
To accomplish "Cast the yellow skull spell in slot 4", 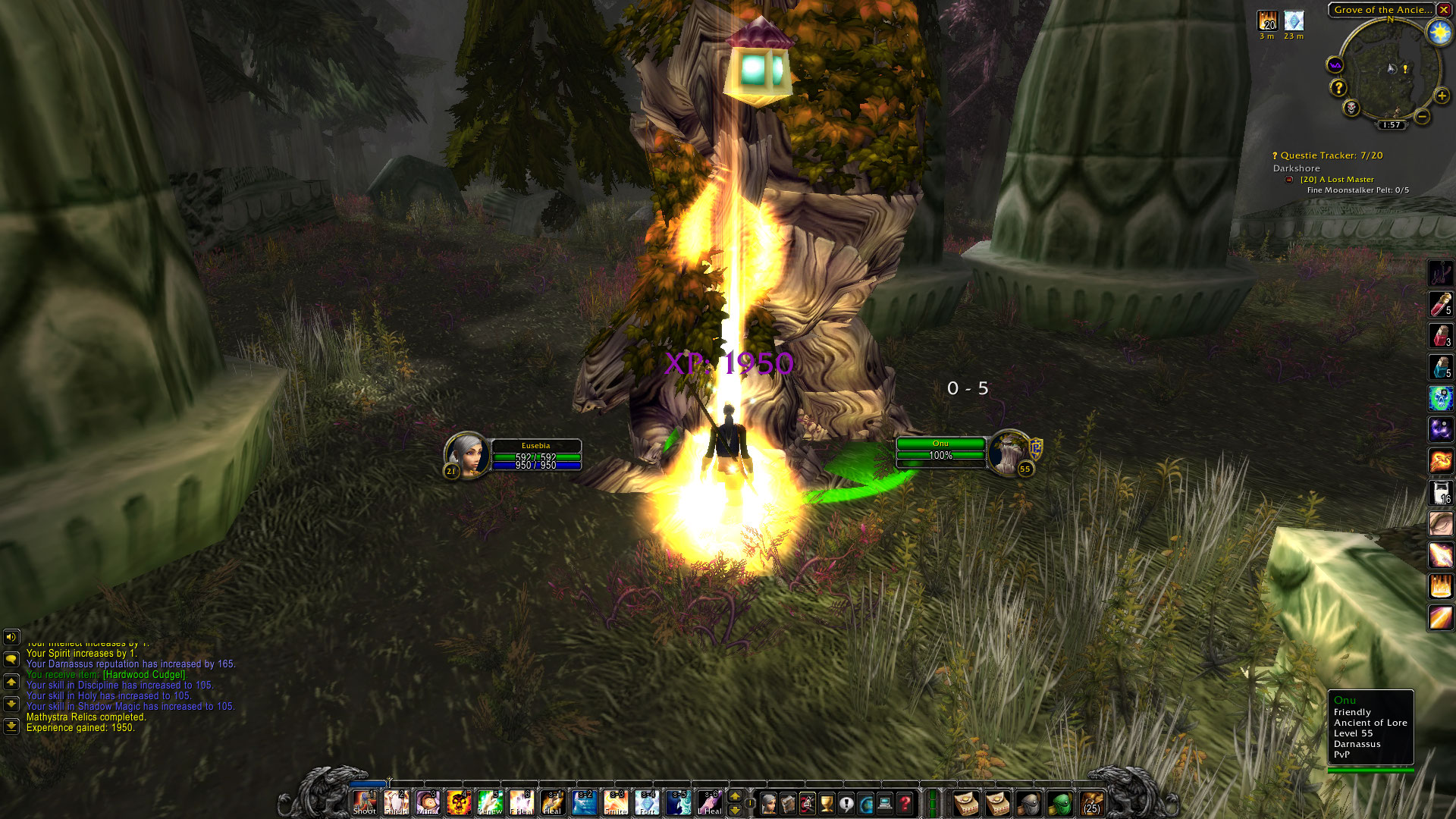I will [458, 802].
